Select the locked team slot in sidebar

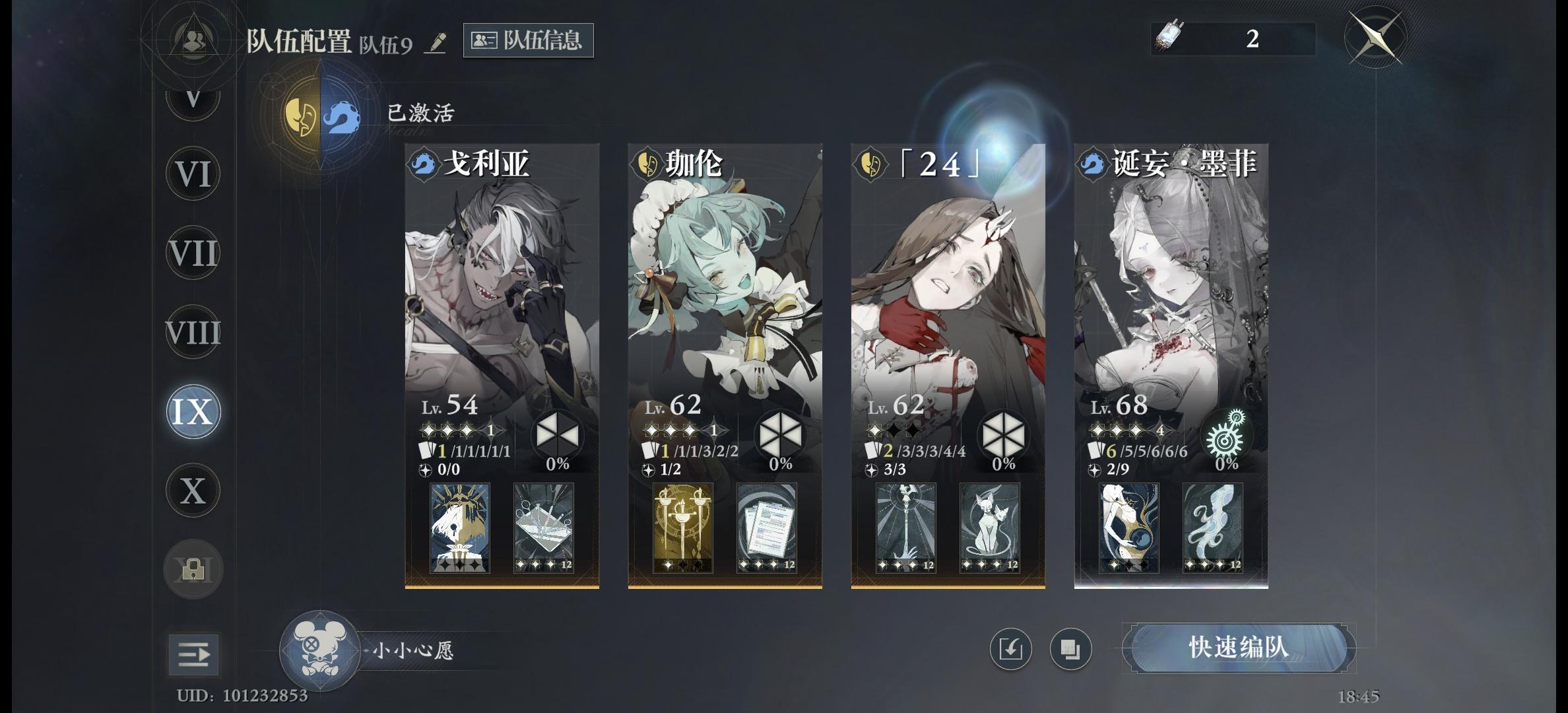click(x=193, y=569)
